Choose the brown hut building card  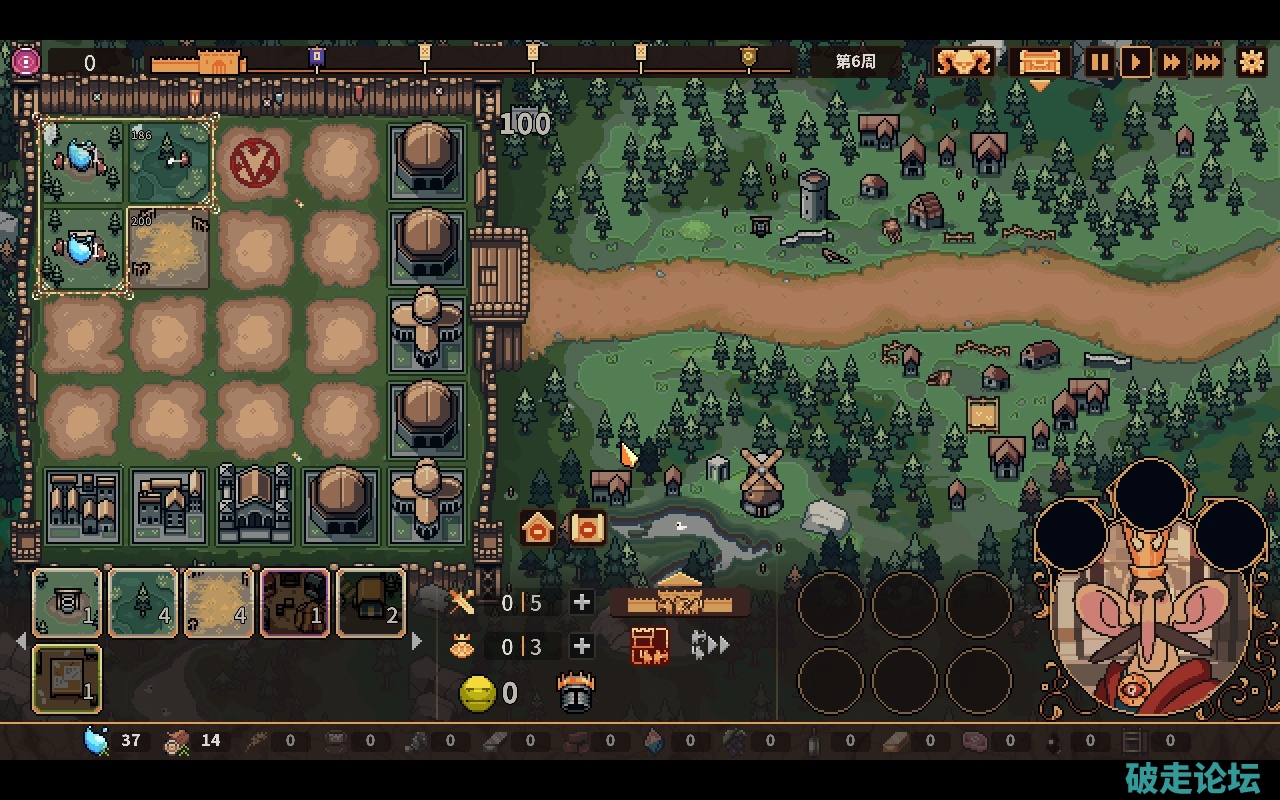pyautogui.click(x=371, y=603)
